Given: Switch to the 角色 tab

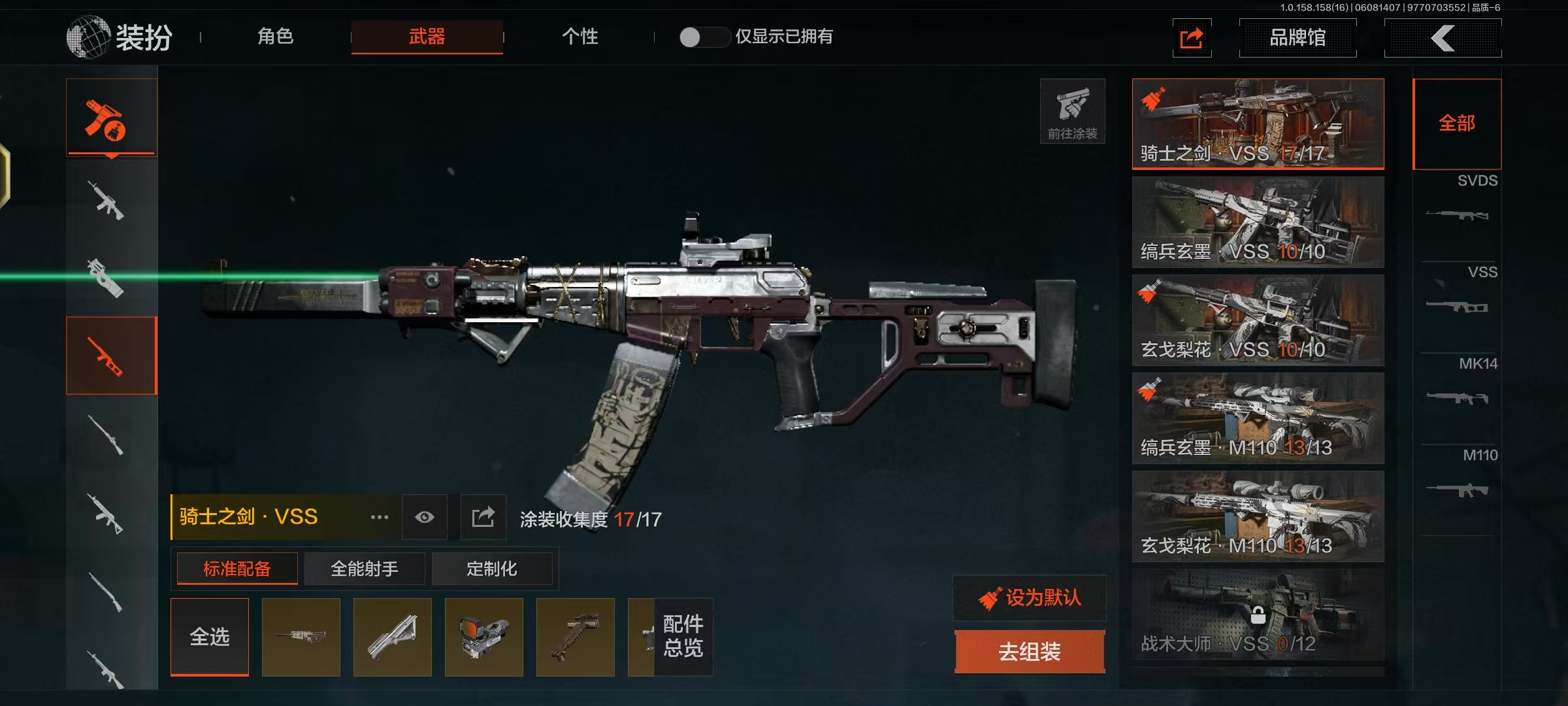Looking at the screenshot, I should pyautogui.click(x=275, y=37).
